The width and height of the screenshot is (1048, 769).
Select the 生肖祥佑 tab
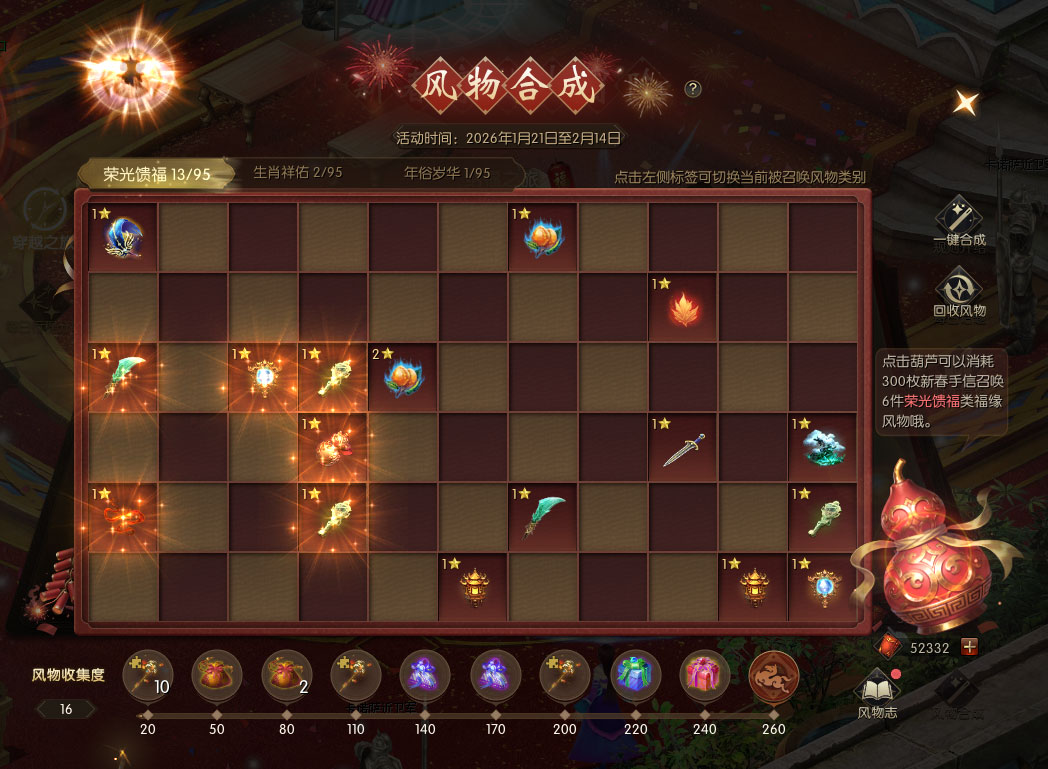click(297, 172)
